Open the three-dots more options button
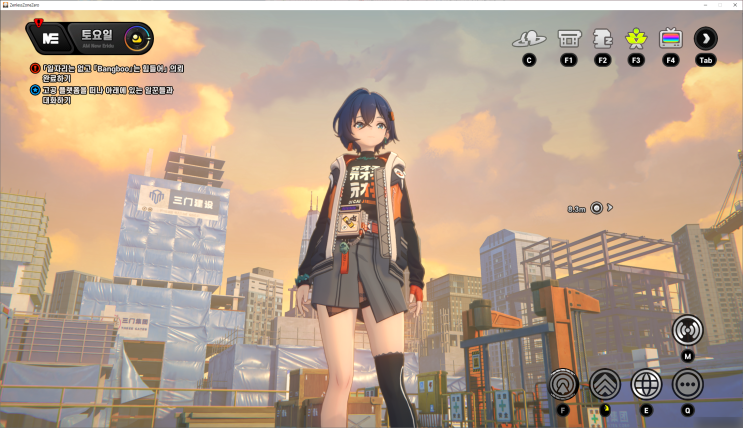 (688, 384)
